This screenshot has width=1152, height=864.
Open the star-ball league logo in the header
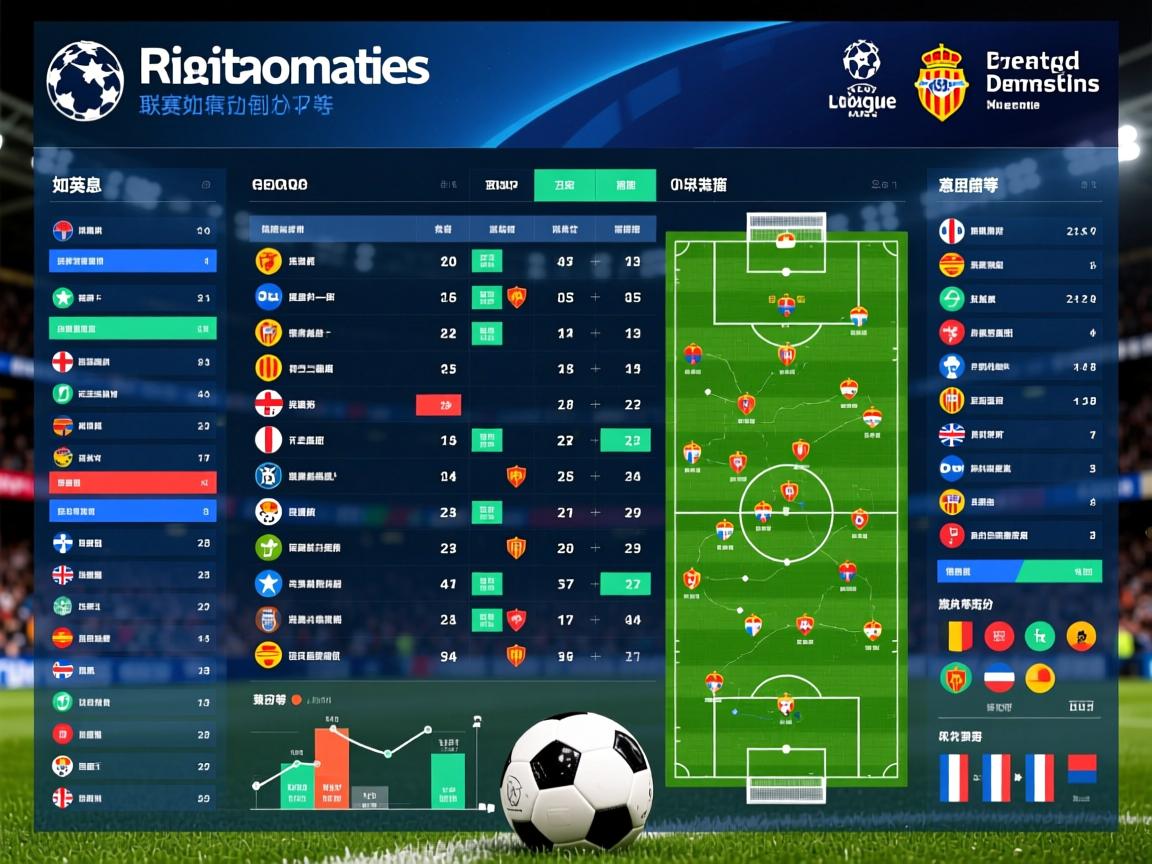(x=85, y=81)
